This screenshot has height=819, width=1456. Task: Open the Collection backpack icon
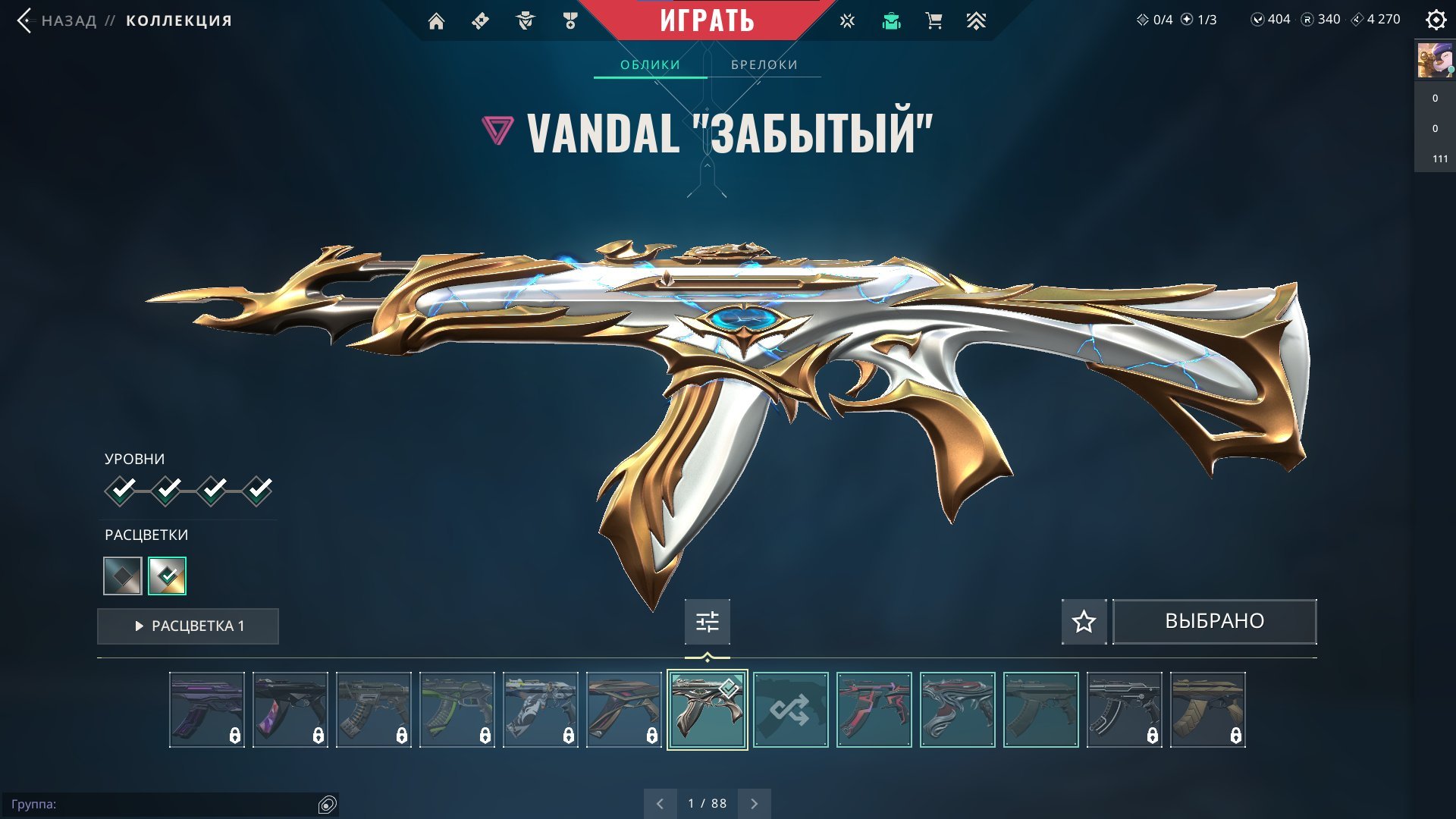click(890, 20)
